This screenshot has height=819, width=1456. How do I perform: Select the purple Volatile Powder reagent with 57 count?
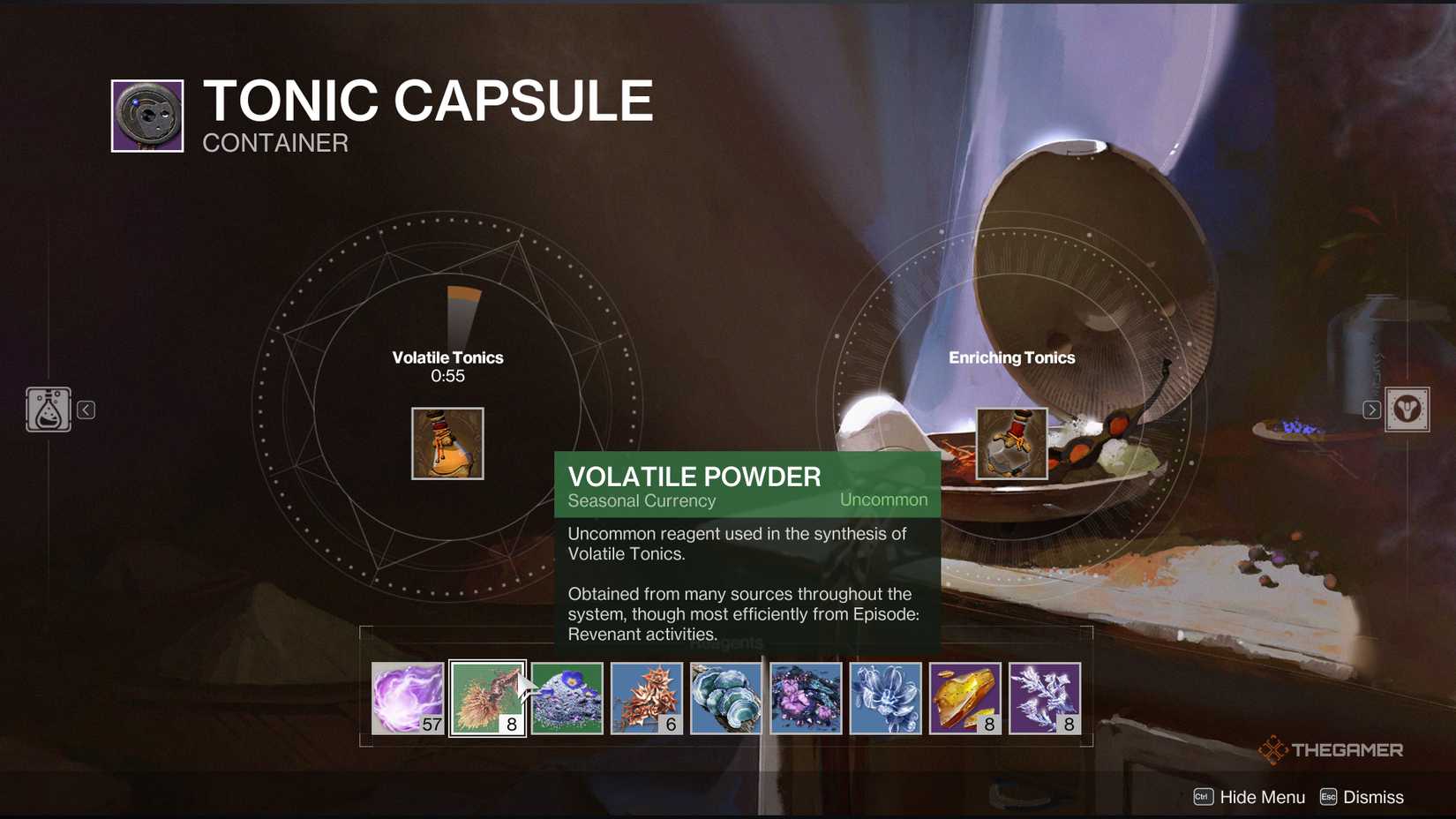click(x=408, y=699)
